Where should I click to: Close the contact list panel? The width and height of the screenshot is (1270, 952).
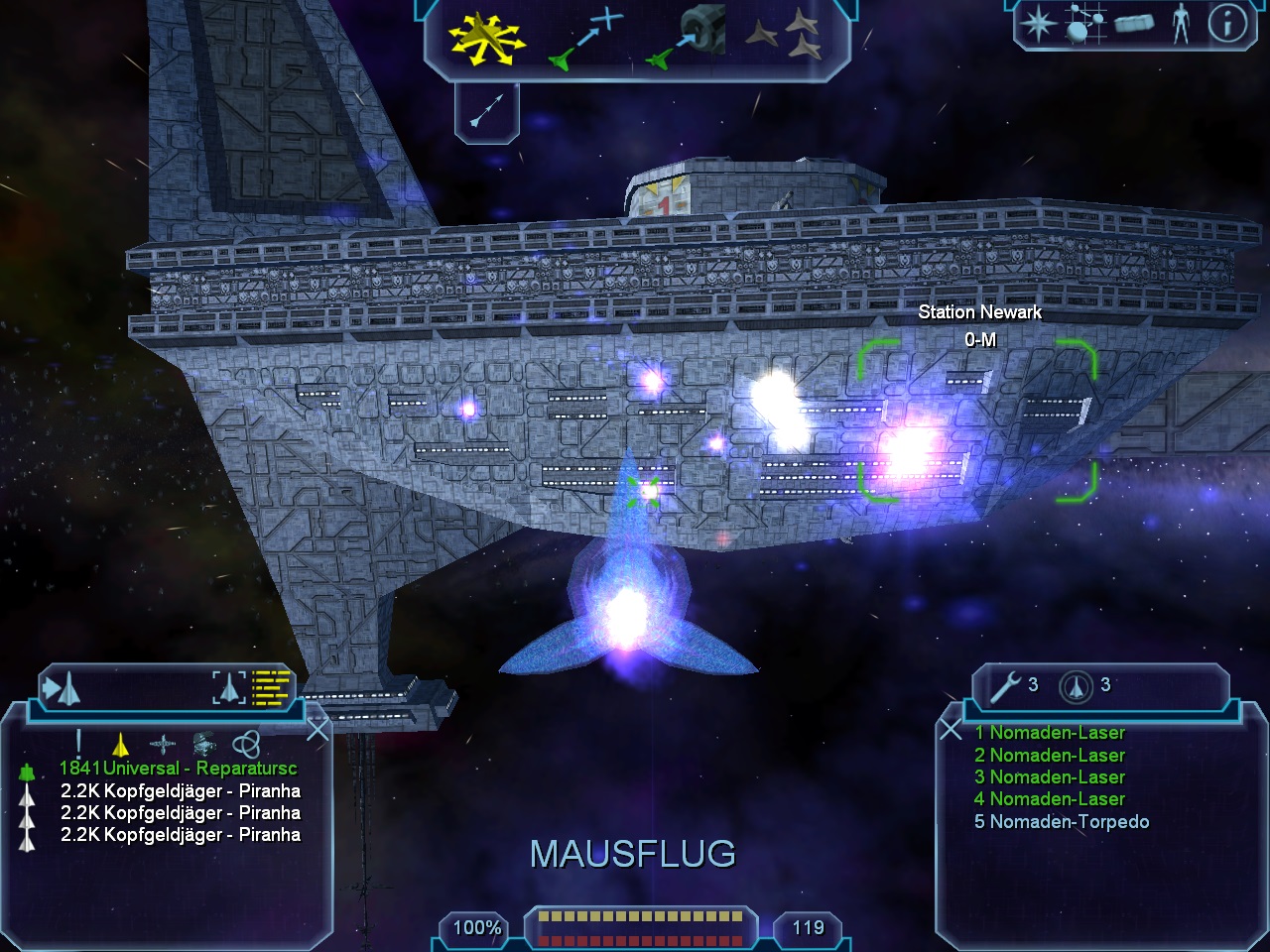click(x=317, y=731)
